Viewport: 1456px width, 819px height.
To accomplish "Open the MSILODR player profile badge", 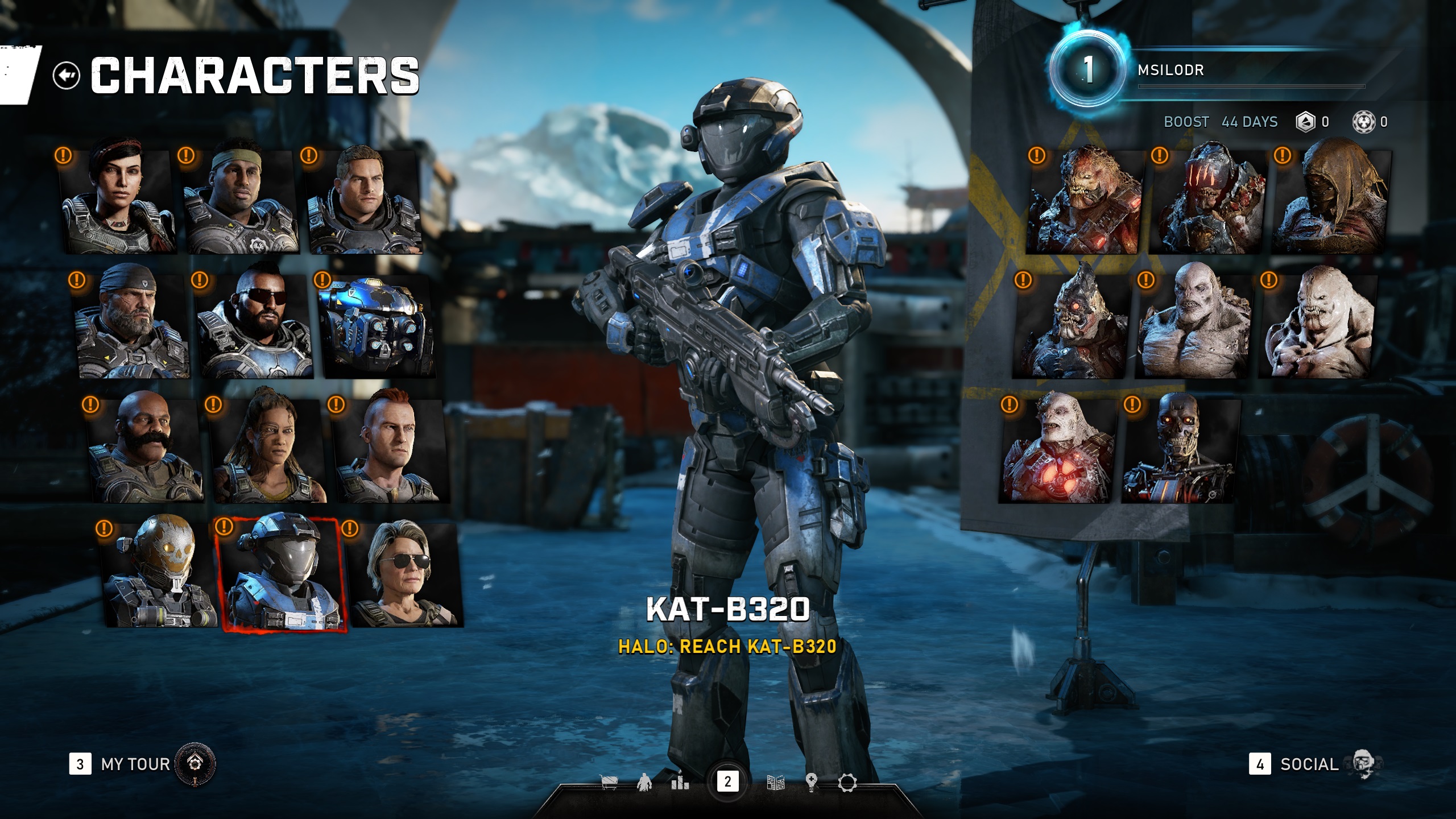I will tap(1087, 71).
